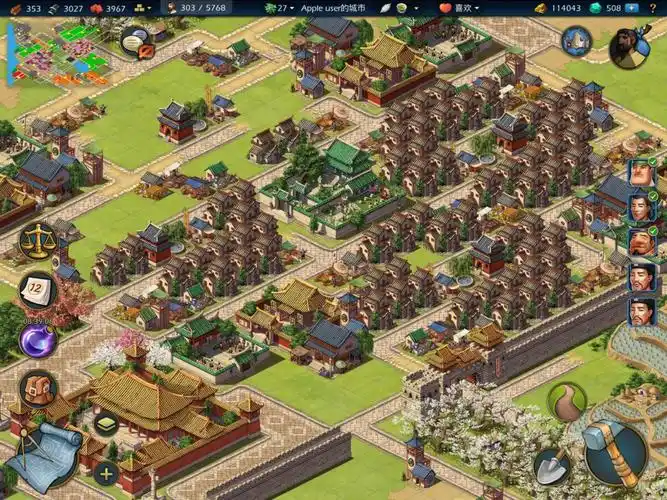This screenshot has width=667, height=500.
Task: Click the horseman icon near the avatar
Action: [577, 41]
